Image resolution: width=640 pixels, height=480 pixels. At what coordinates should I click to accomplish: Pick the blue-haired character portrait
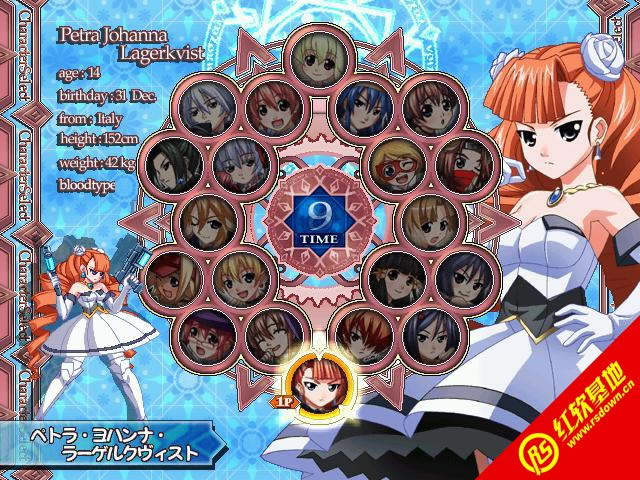[x=365, y=106]
